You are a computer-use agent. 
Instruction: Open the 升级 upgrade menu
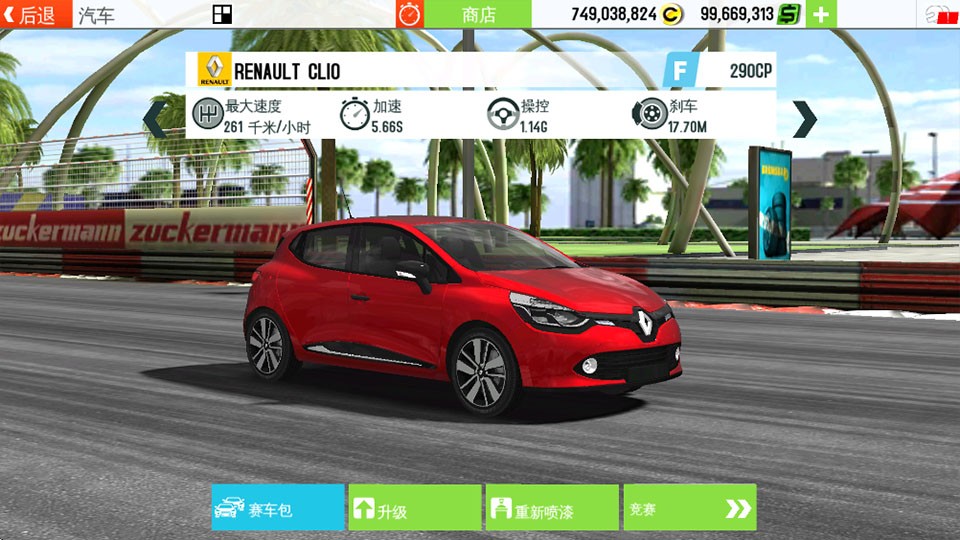point(414,508)
